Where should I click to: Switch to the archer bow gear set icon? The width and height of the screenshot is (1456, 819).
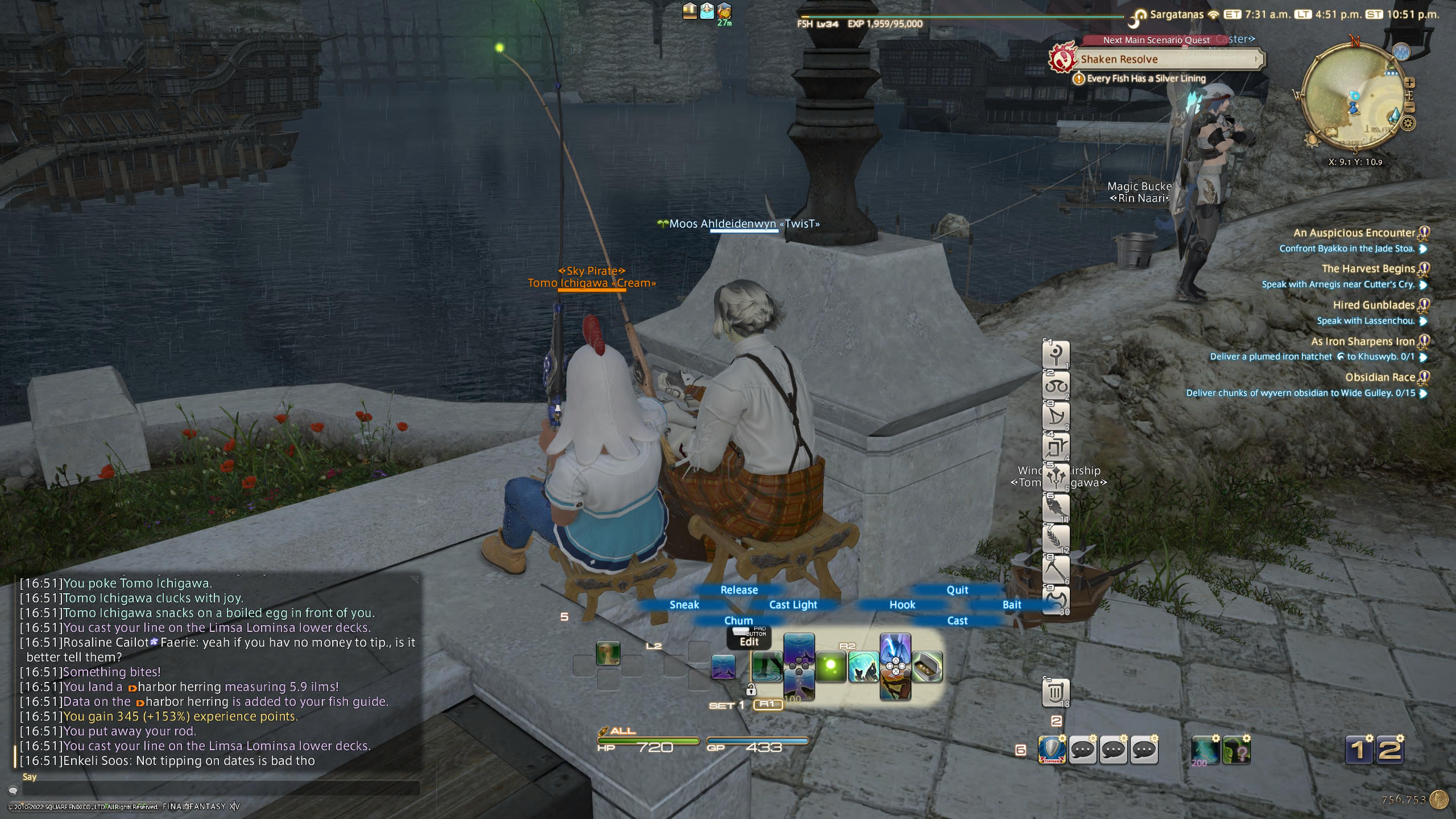click(1055, 416)
